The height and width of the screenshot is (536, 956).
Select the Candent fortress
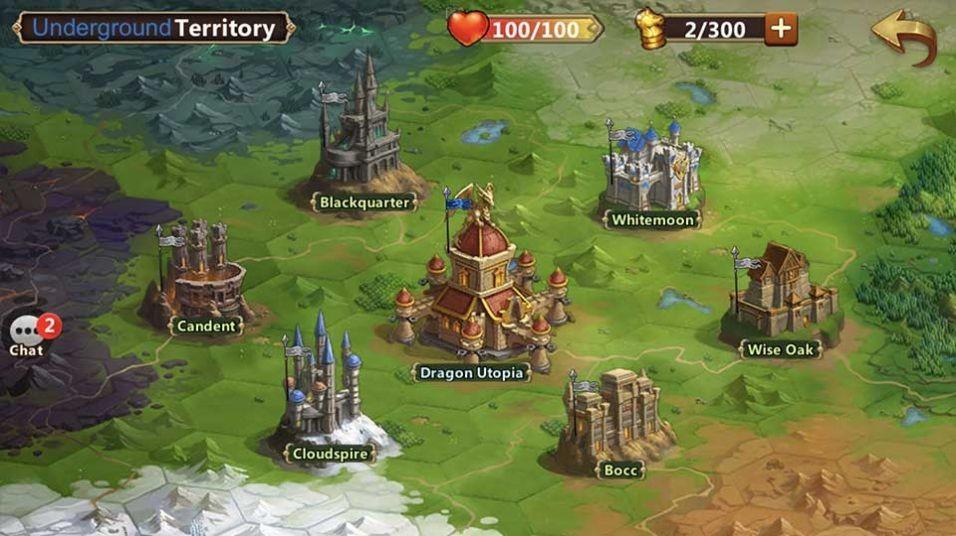[x=204, y=274]
